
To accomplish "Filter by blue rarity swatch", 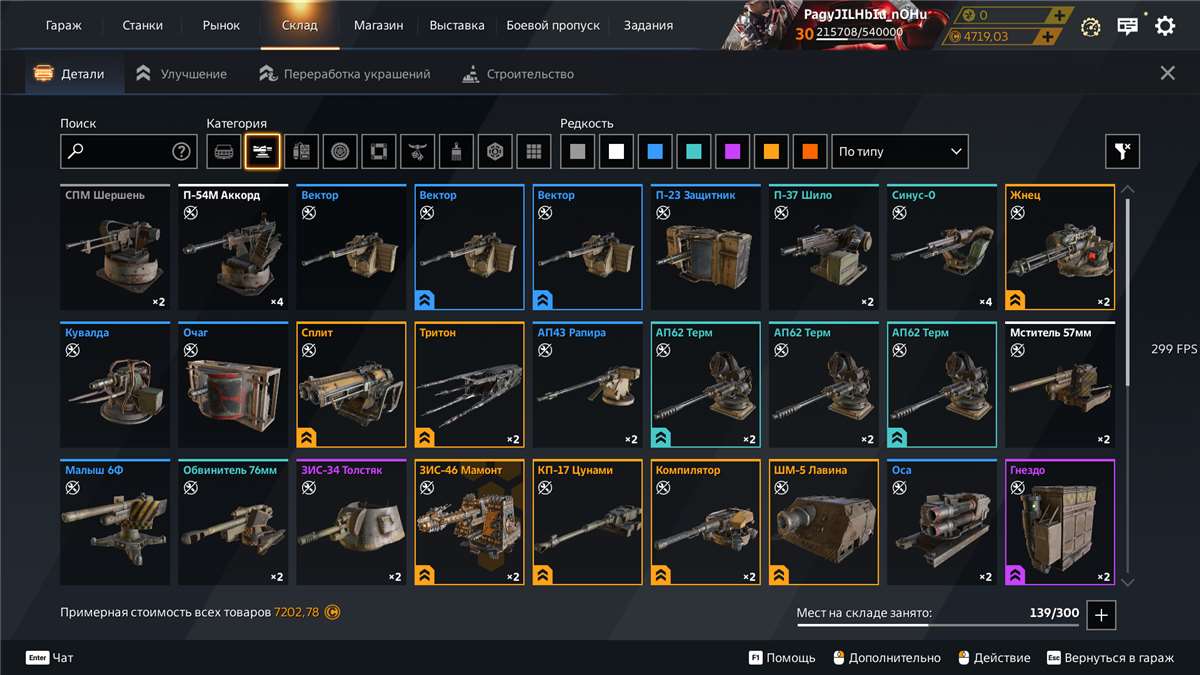I will coord(655,152).
